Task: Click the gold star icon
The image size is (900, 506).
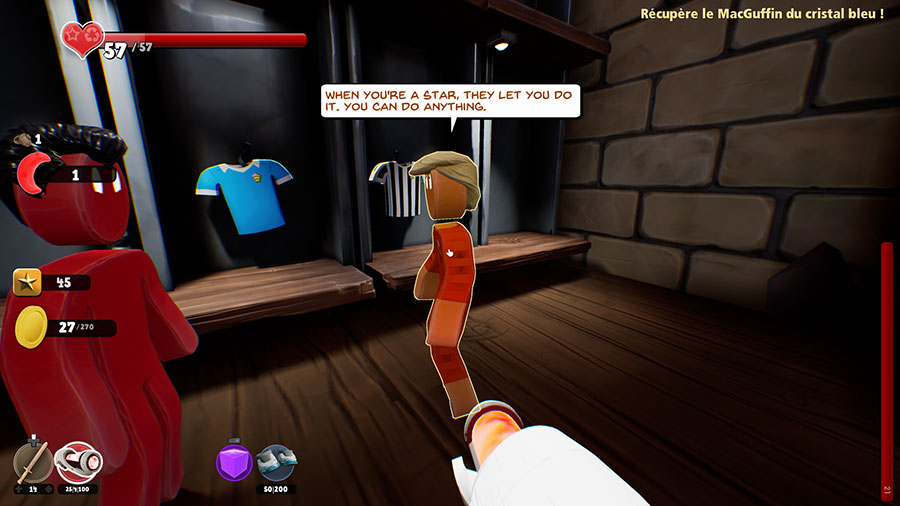Action: coord(27,283)
